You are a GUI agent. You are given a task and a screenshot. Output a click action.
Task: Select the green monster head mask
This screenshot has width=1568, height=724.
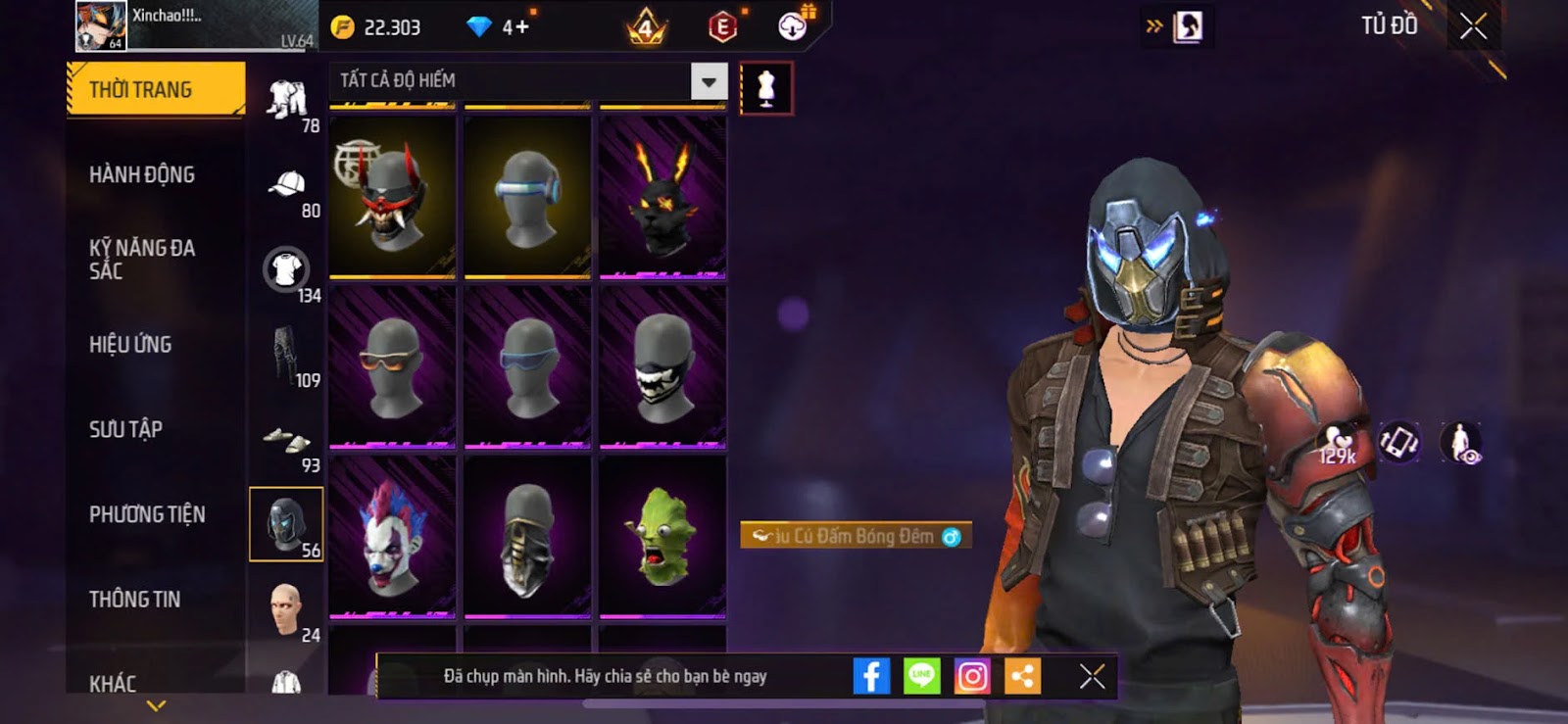662,538
